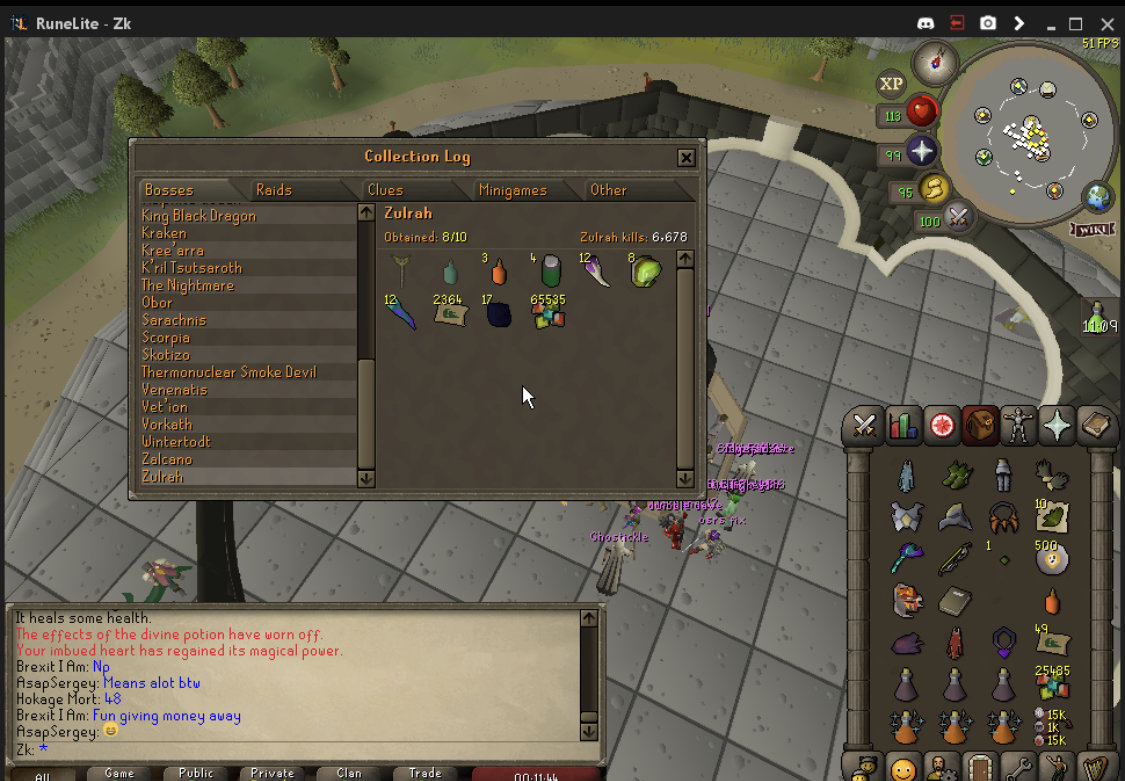Activate the quick-prayer orb
The width and height of the screenshot is (1125, 781).
(921, 153)
